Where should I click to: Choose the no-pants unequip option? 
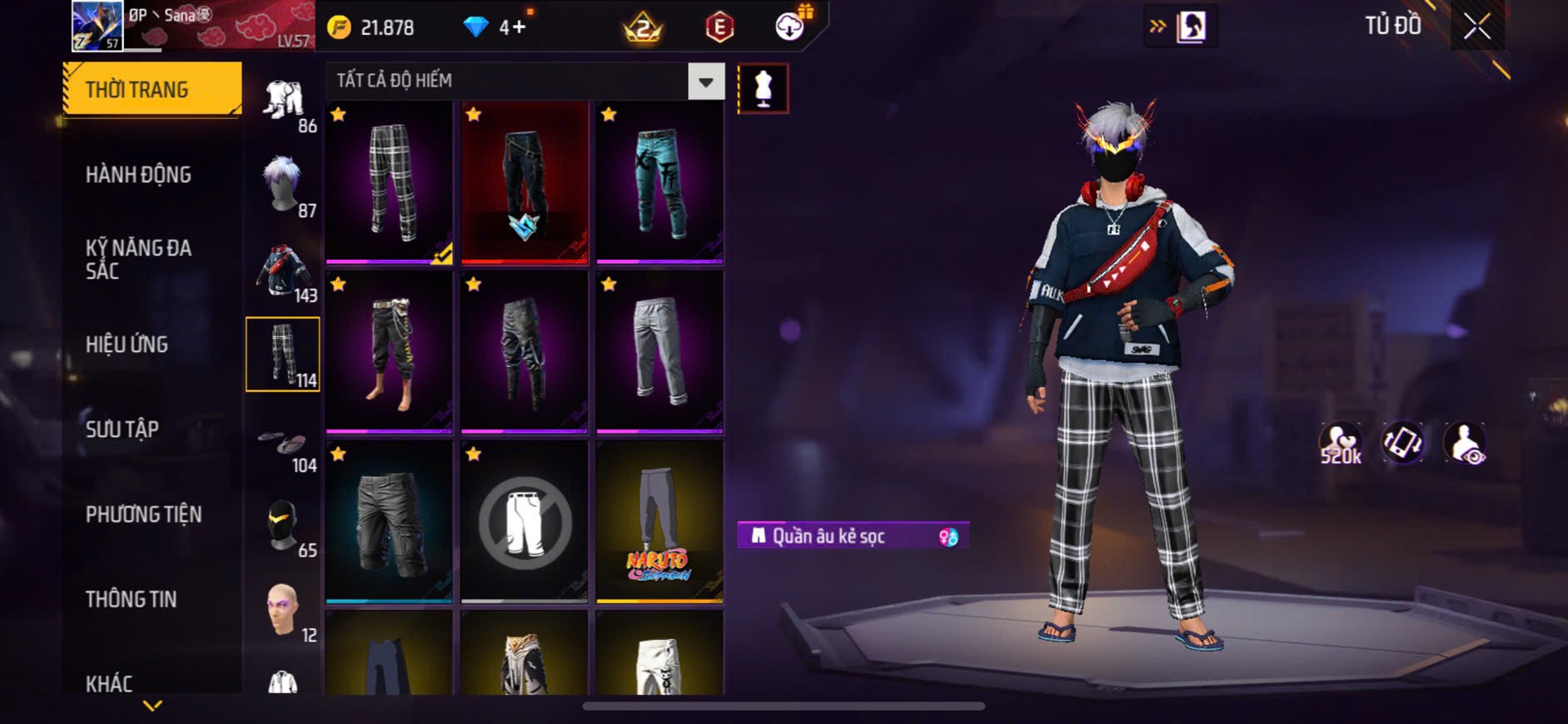[x=525, y=522]
